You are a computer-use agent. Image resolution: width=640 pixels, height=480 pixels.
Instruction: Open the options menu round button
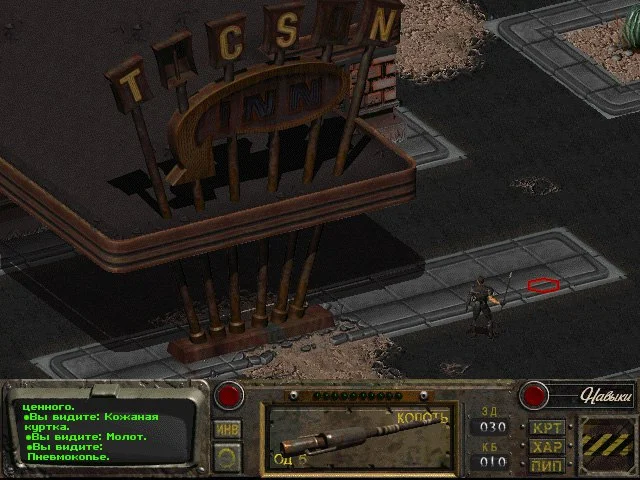(x=228, y=455)
